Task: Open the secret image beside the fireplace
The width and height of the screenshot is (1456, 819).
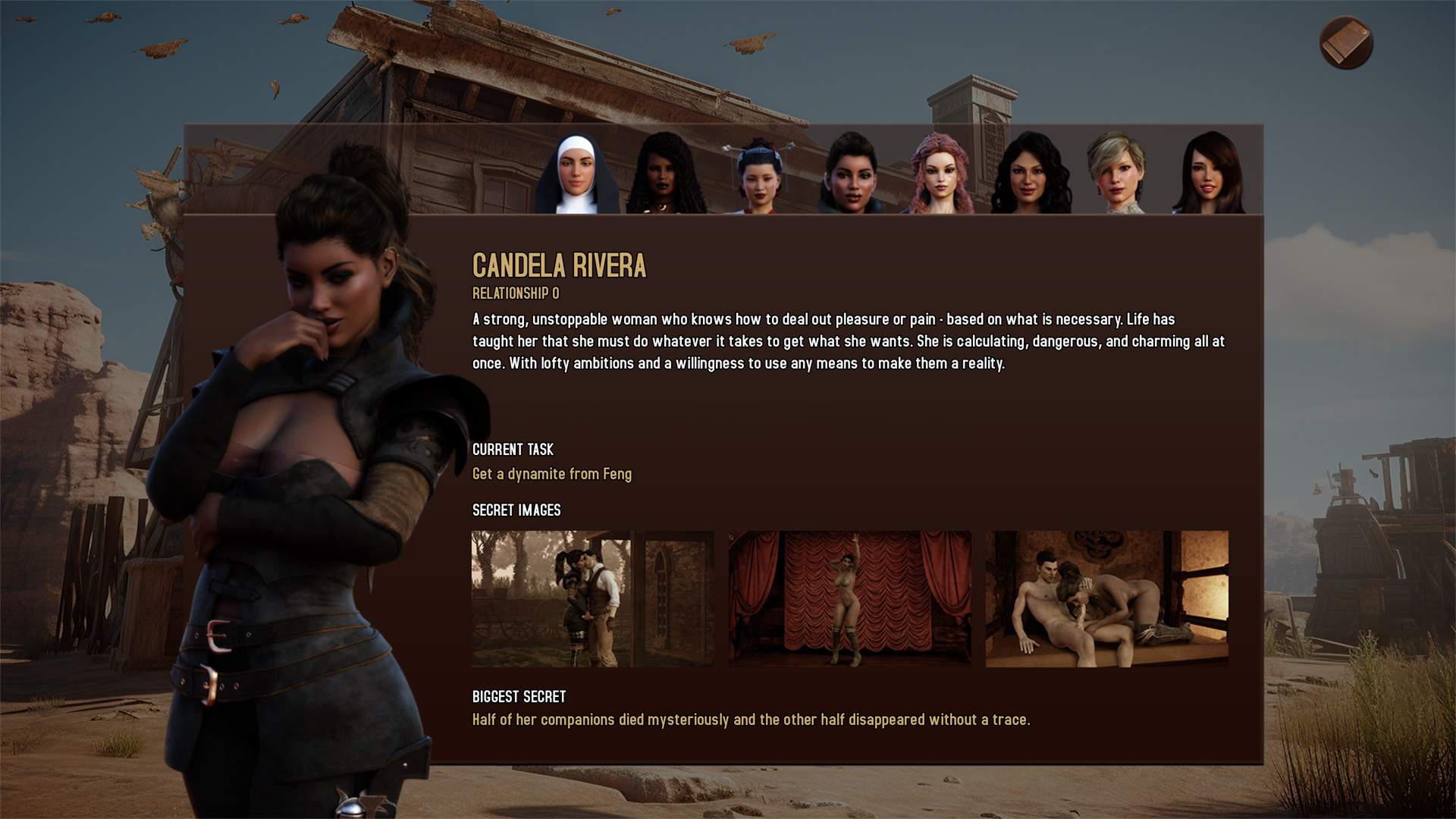Action: [x=1106, y=598]
